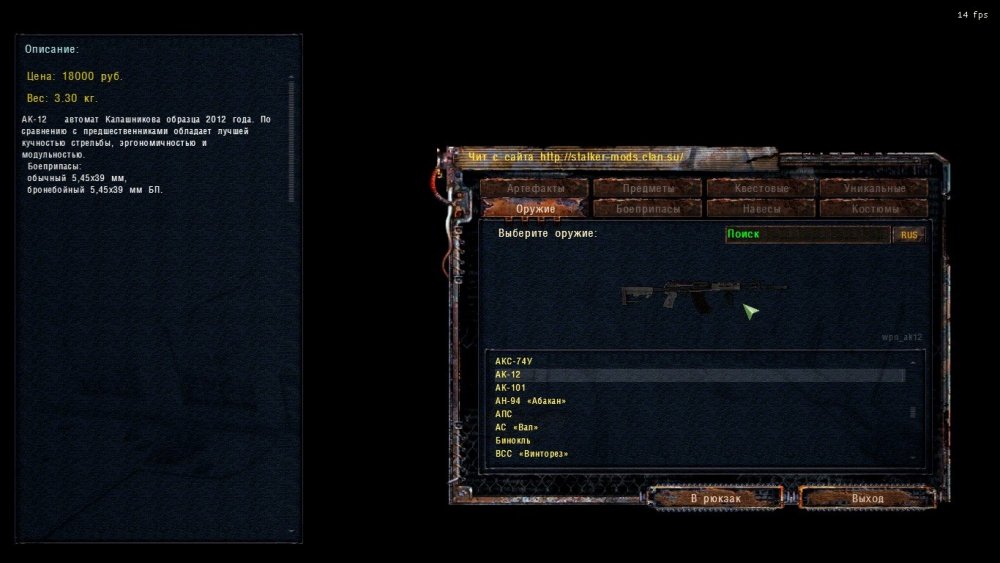This screenshot has width=1000, height=563.
Task: Select АКС-74У in the weapon list
Action: click(x=514, y=361)
